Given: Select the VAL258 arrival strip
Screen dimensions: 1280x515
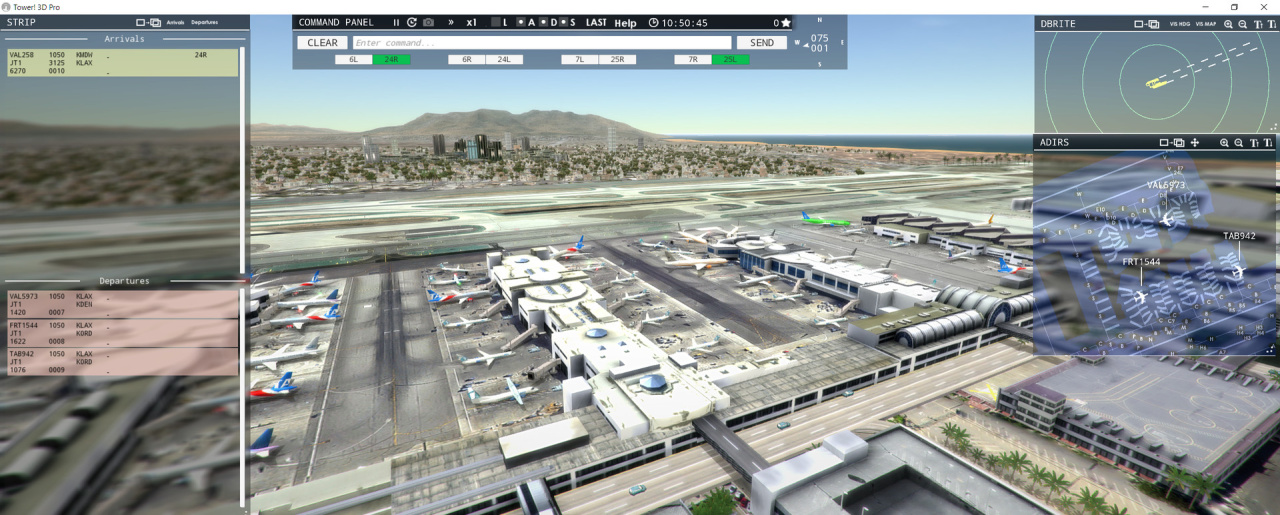Looking at the screenshot, I should (122, 63).
